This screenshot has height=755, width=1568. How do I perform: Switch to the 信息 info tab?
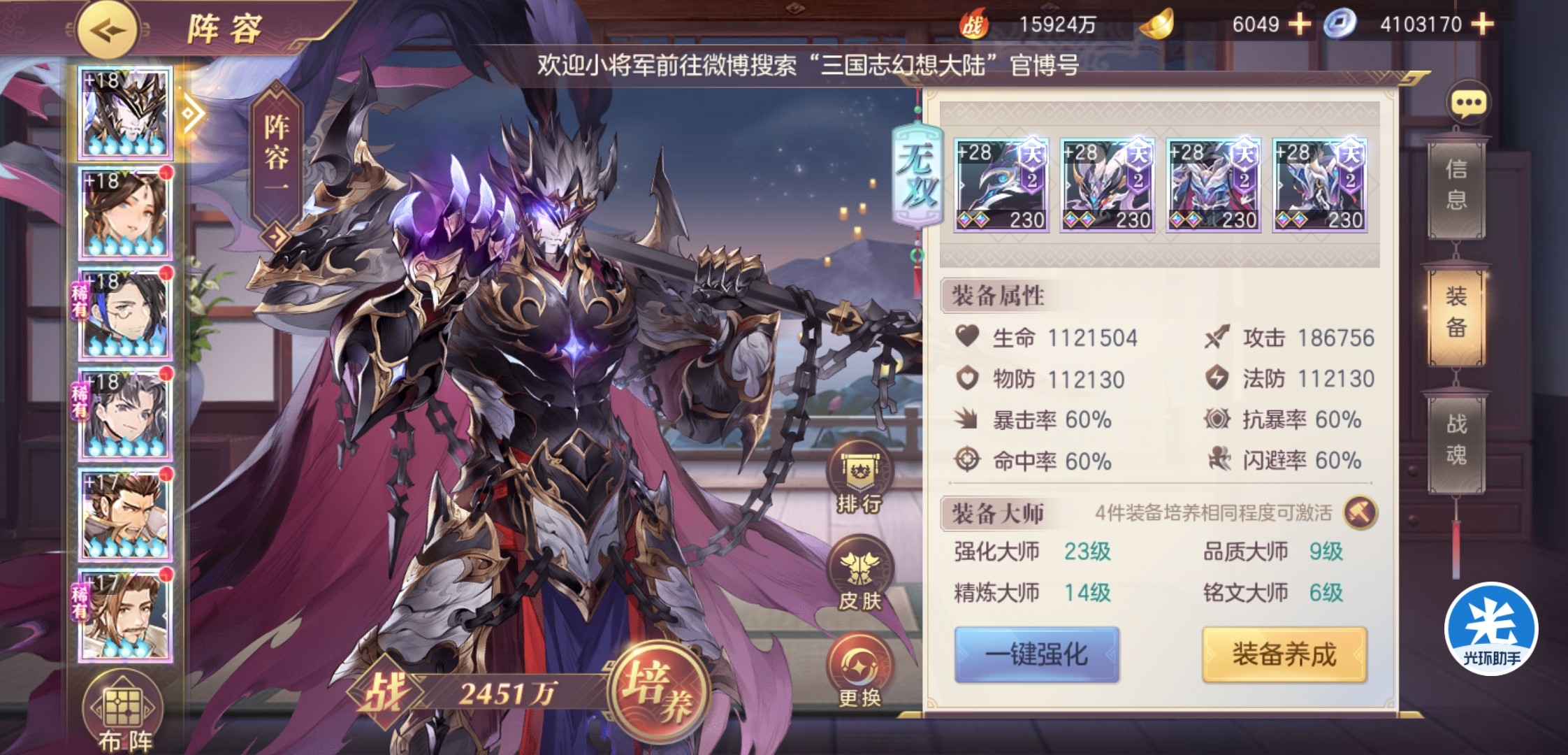(x=1456, y=185)
